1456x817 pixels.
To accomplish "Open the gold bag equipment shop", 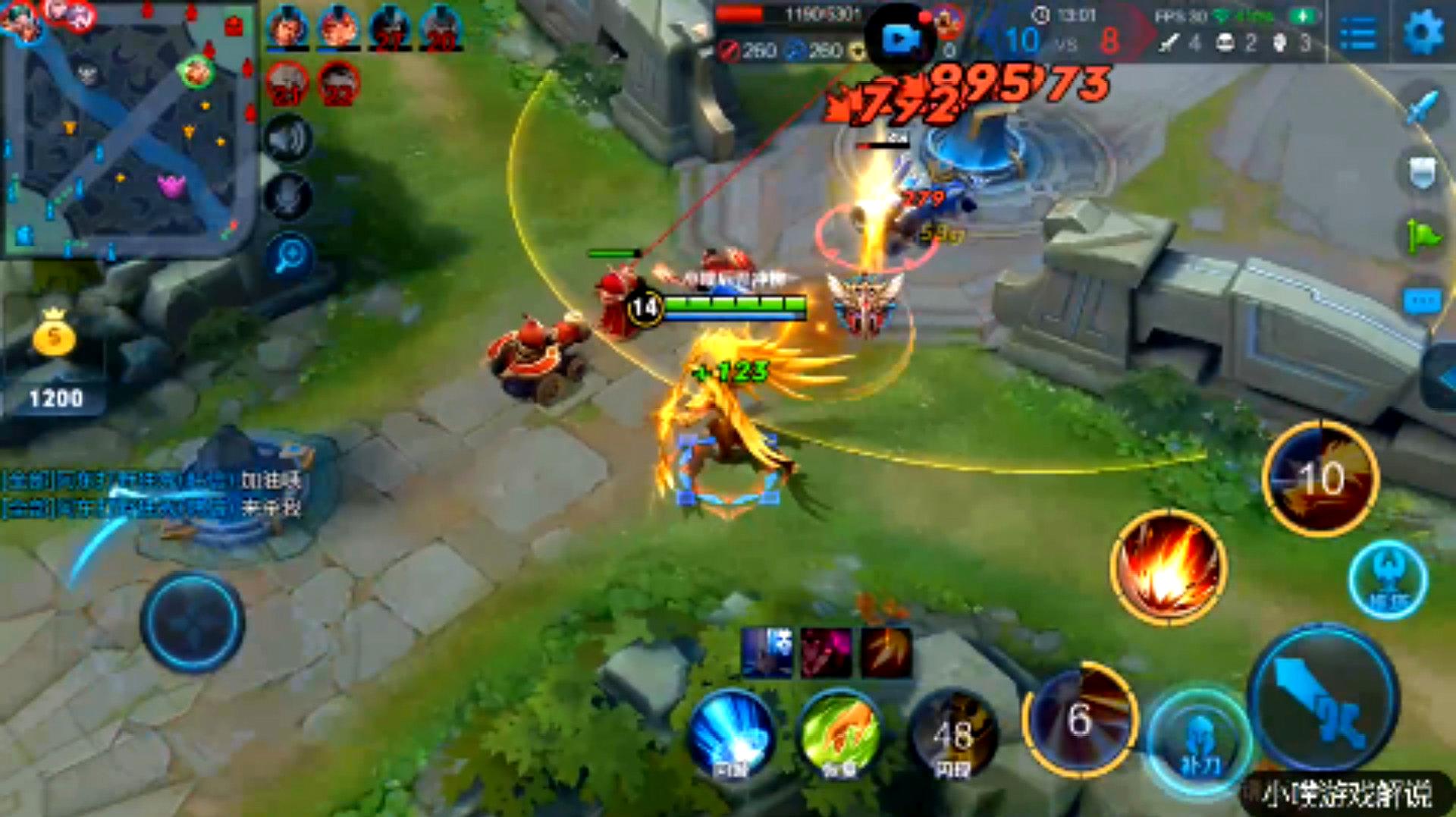I will pyautogui.click(x=54, y=334).
